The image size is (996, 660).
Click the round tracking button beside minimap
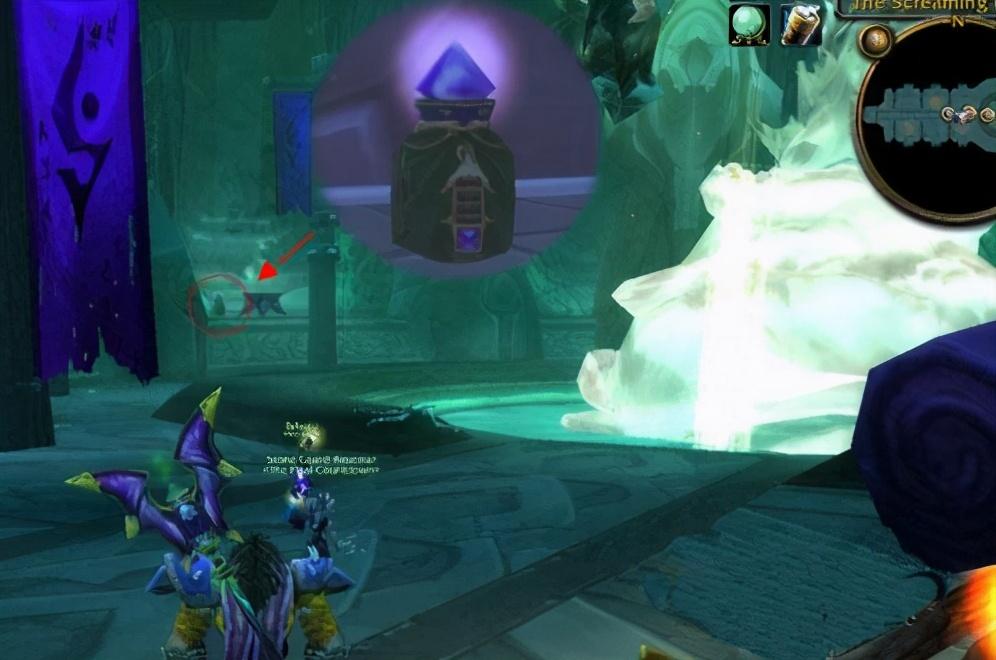point(877,40)
